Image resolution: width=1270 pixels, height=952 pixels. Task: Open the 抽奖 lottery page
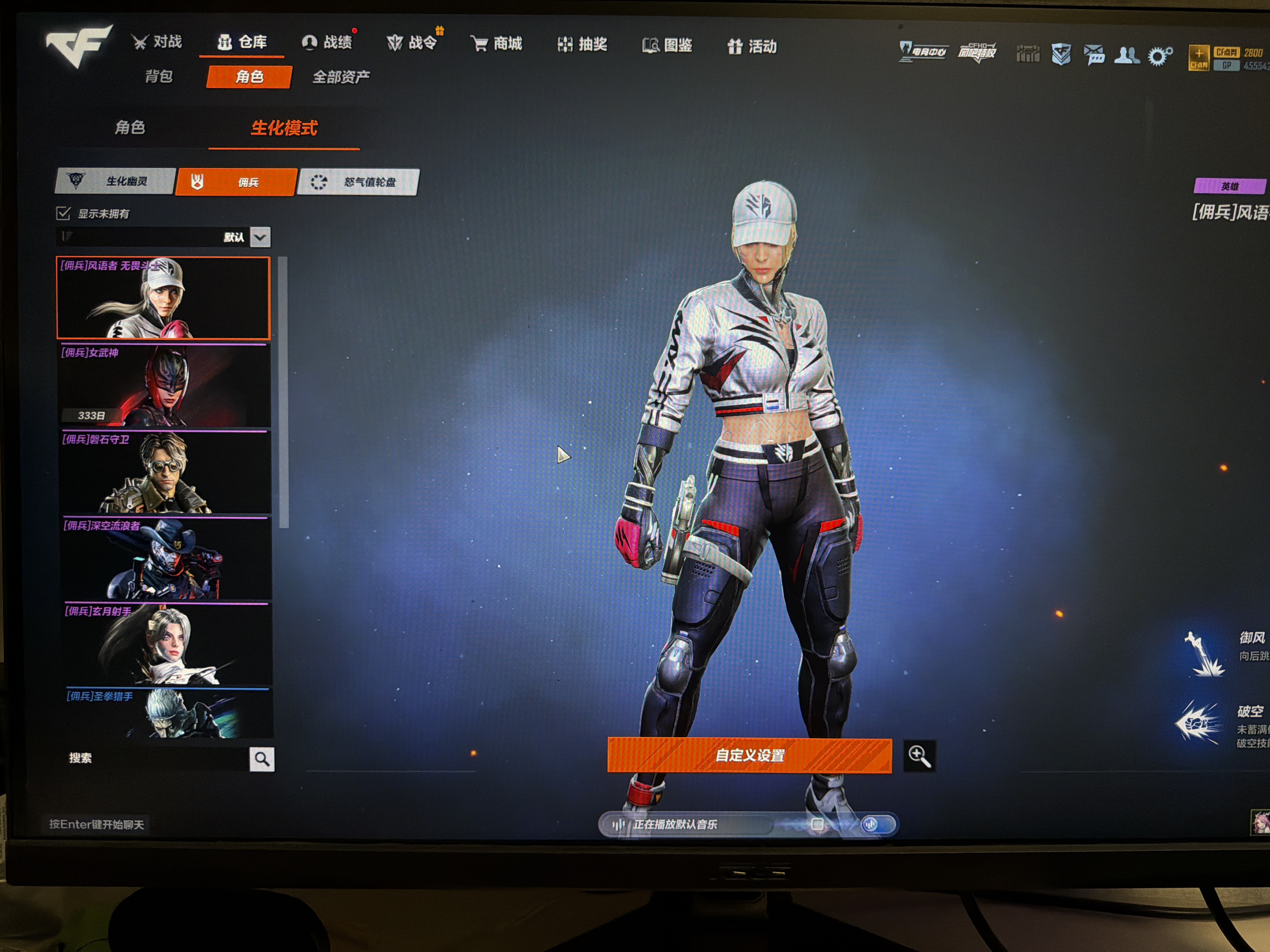click(x=583, y=45)
